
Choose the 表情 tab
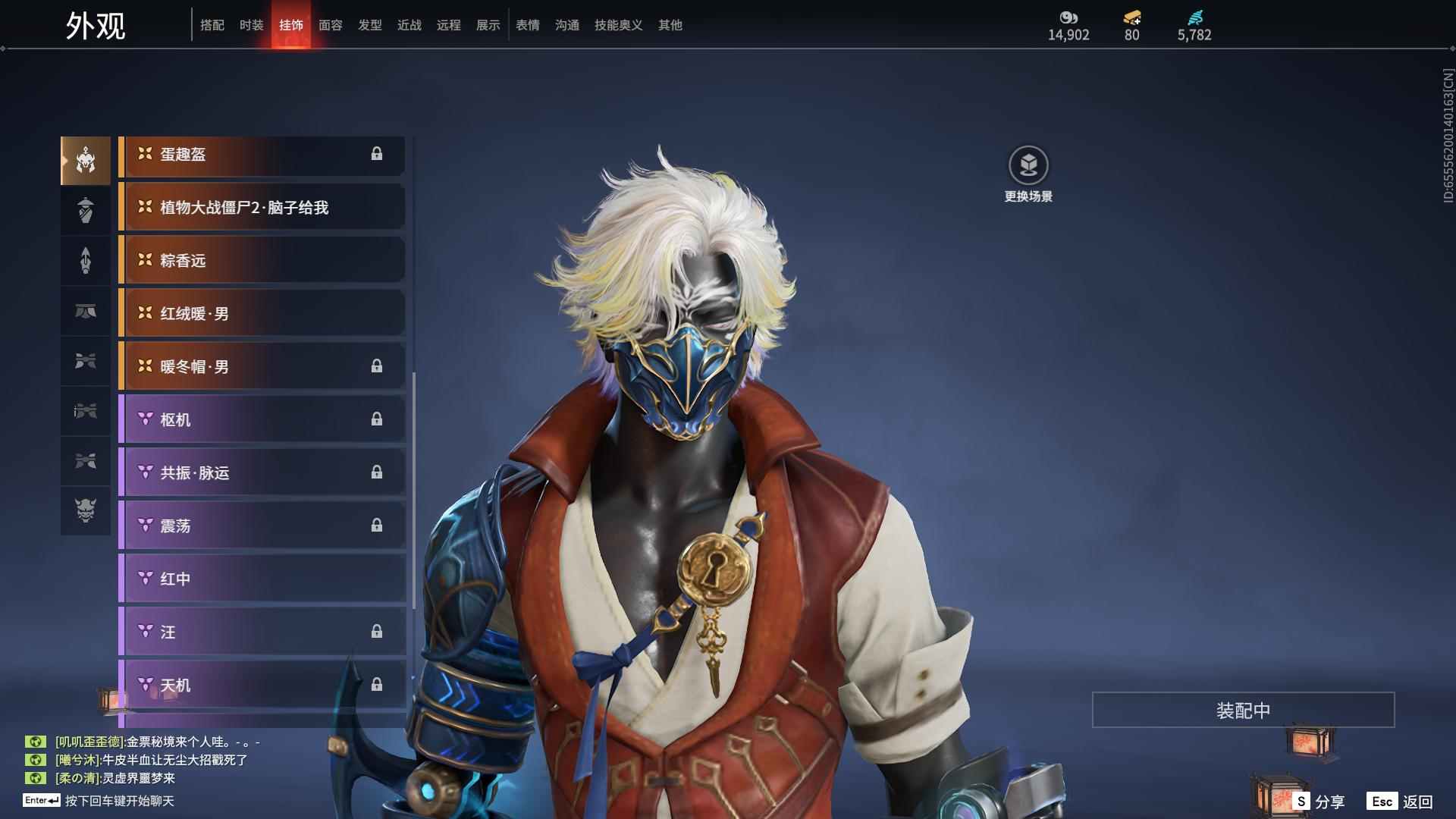pyautogui.click(x=528, y=25)
